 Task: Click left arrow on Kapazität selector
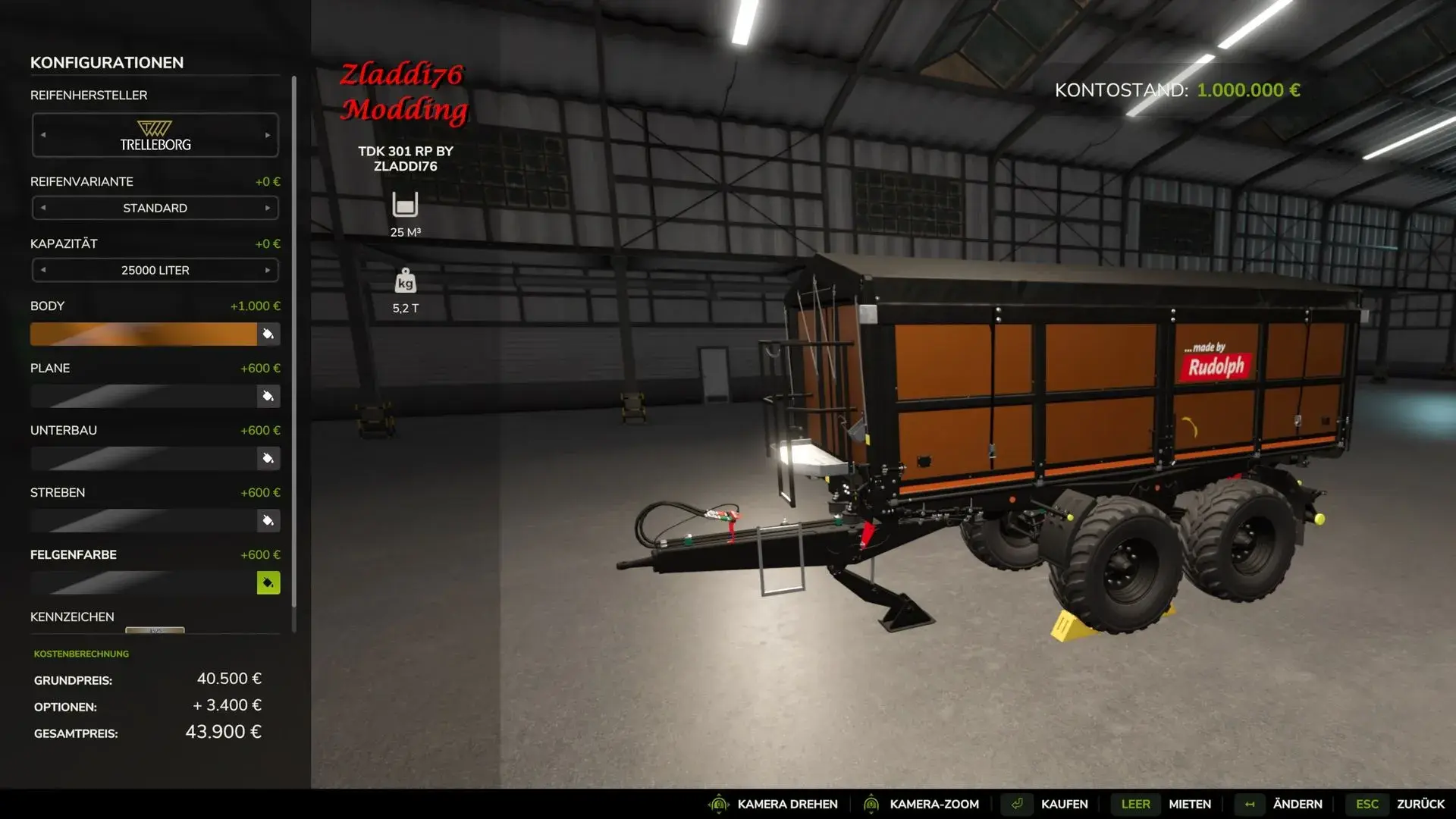tap(43, 270)
